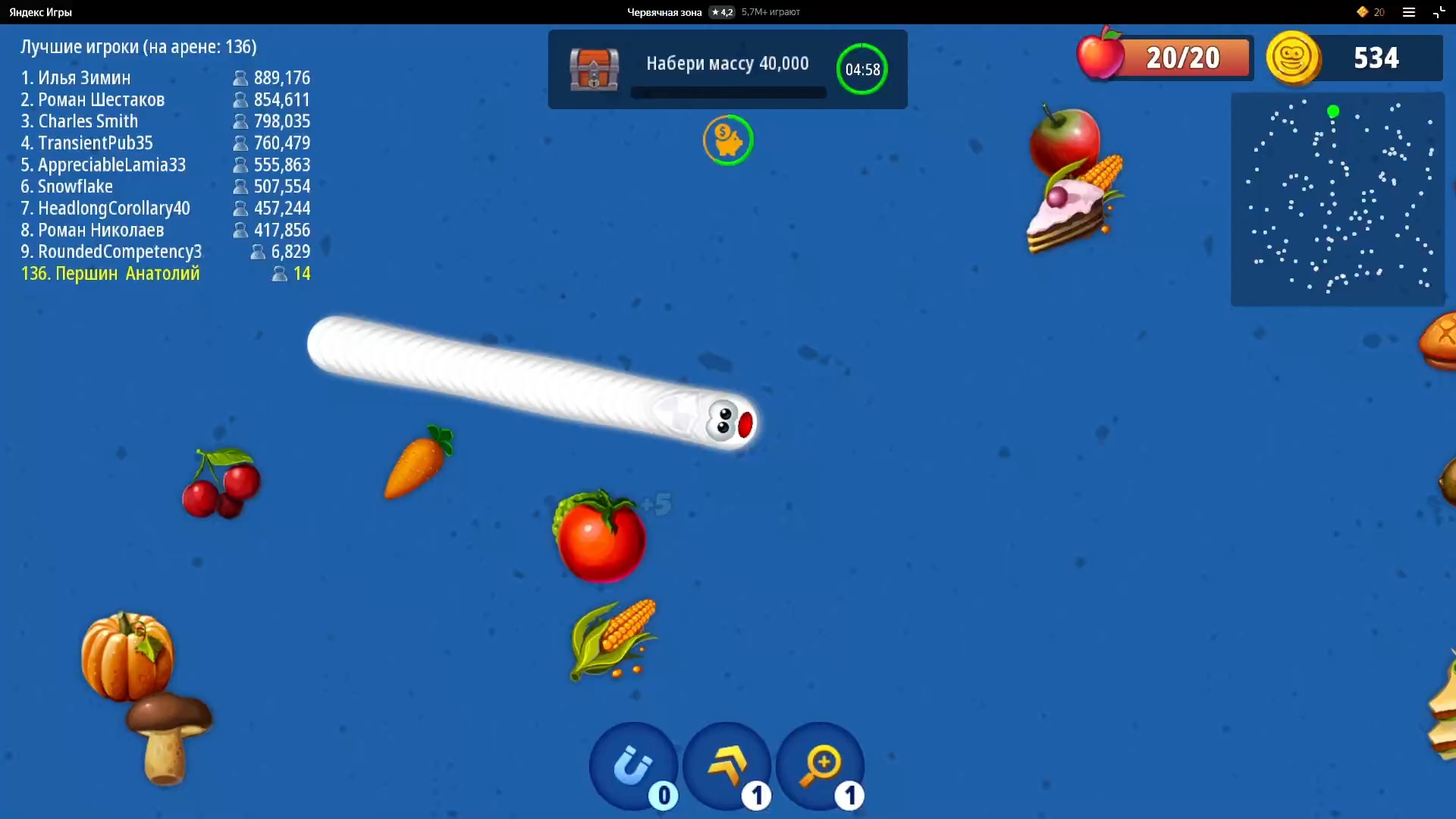Click the green timer circle showing 04:58
The height and width of the screenshot is (819, 1456).
[862, 69]
